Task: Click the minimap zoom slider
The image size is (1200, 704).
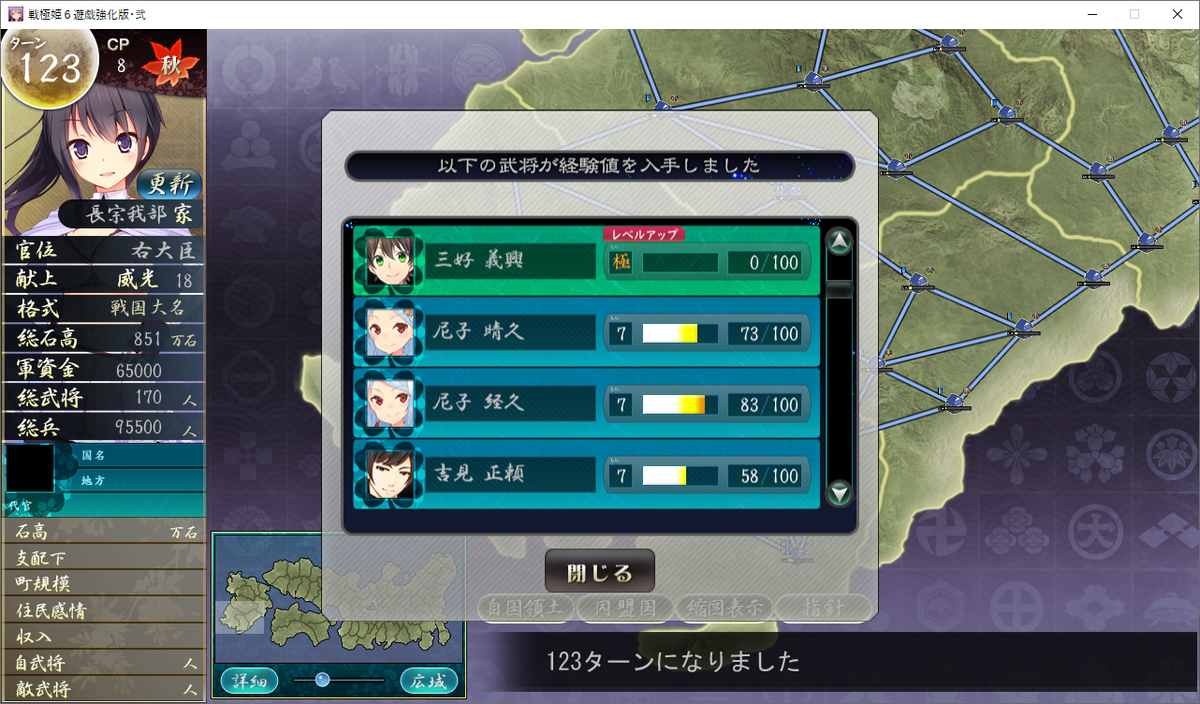Action: click(322, 680)
